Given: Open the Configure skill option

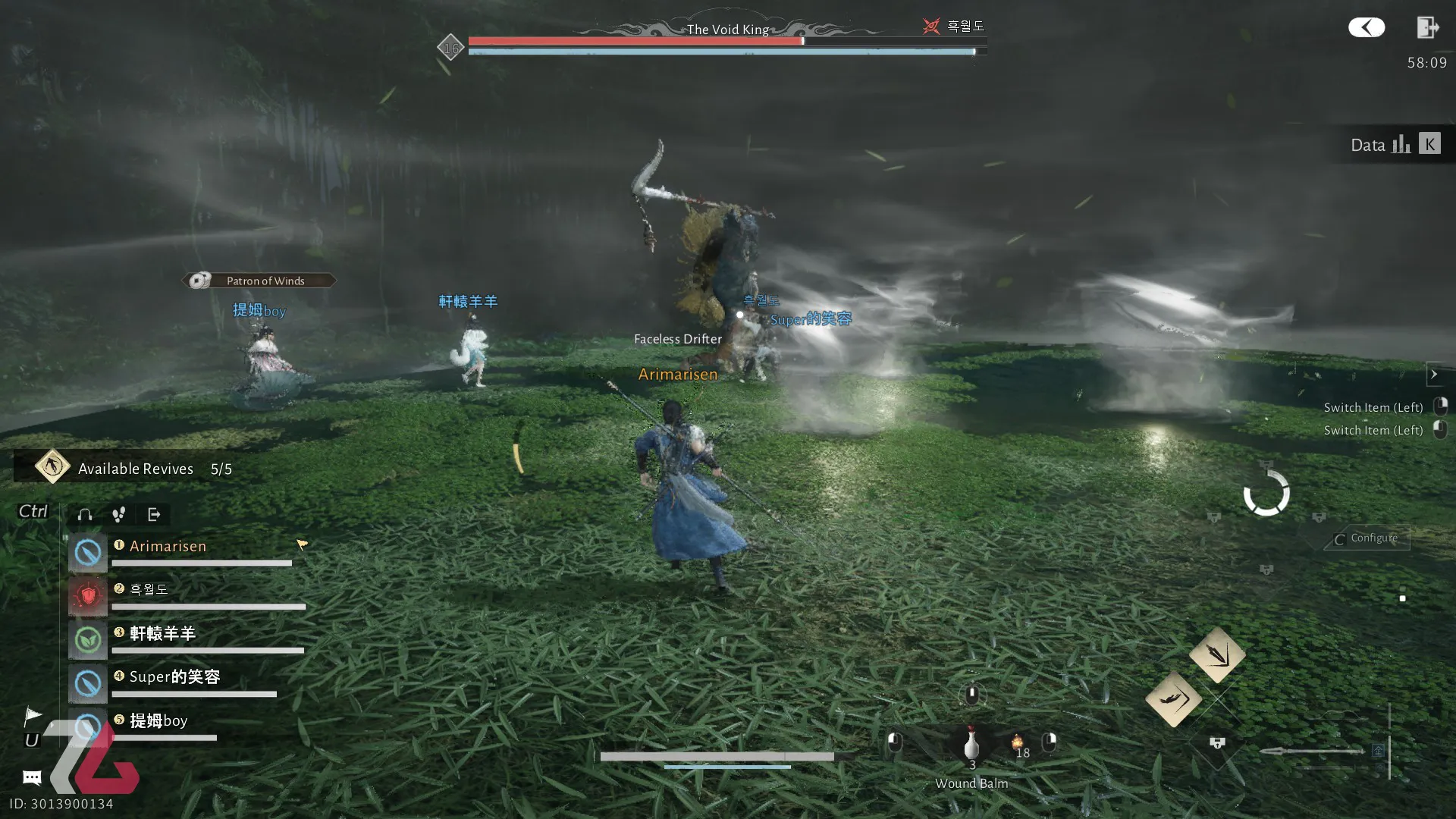Looking at the screenshot, I should [1367, 538].
